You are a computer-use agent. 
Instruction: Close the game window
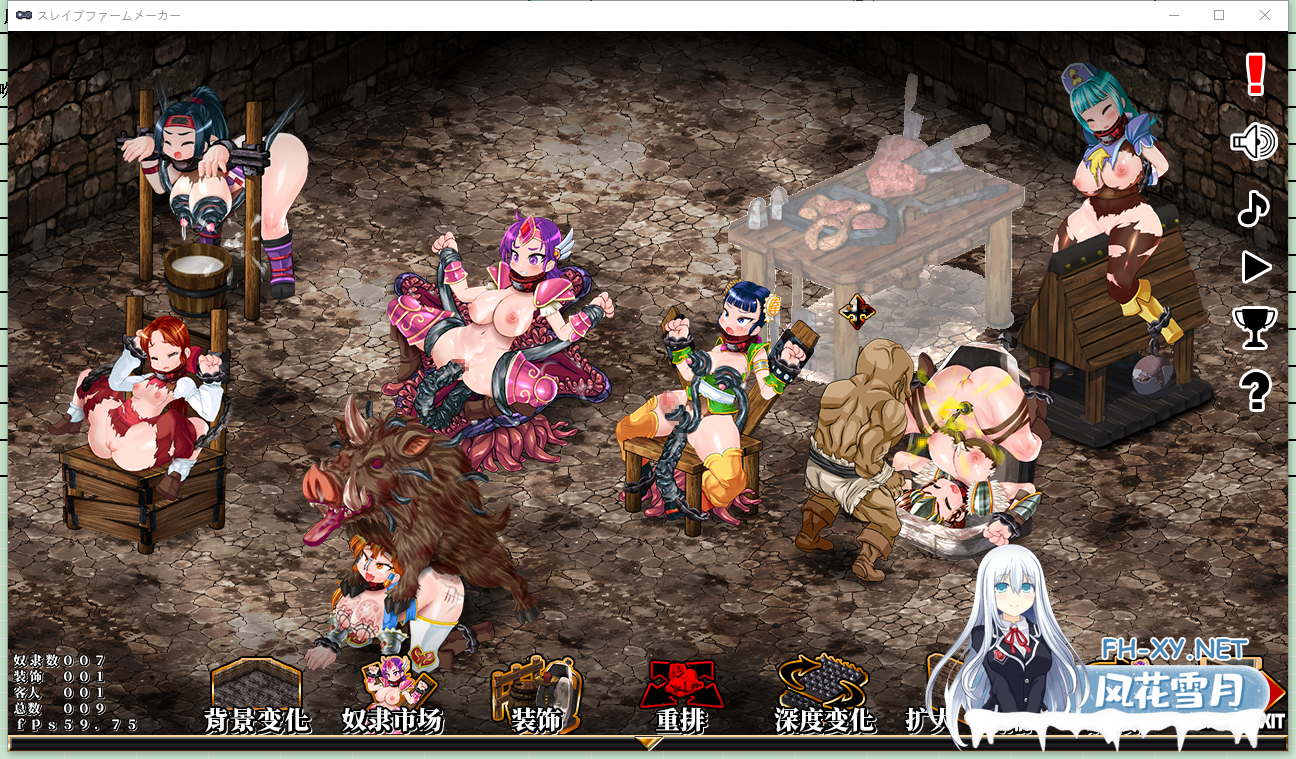click(x=1265, y=15)
